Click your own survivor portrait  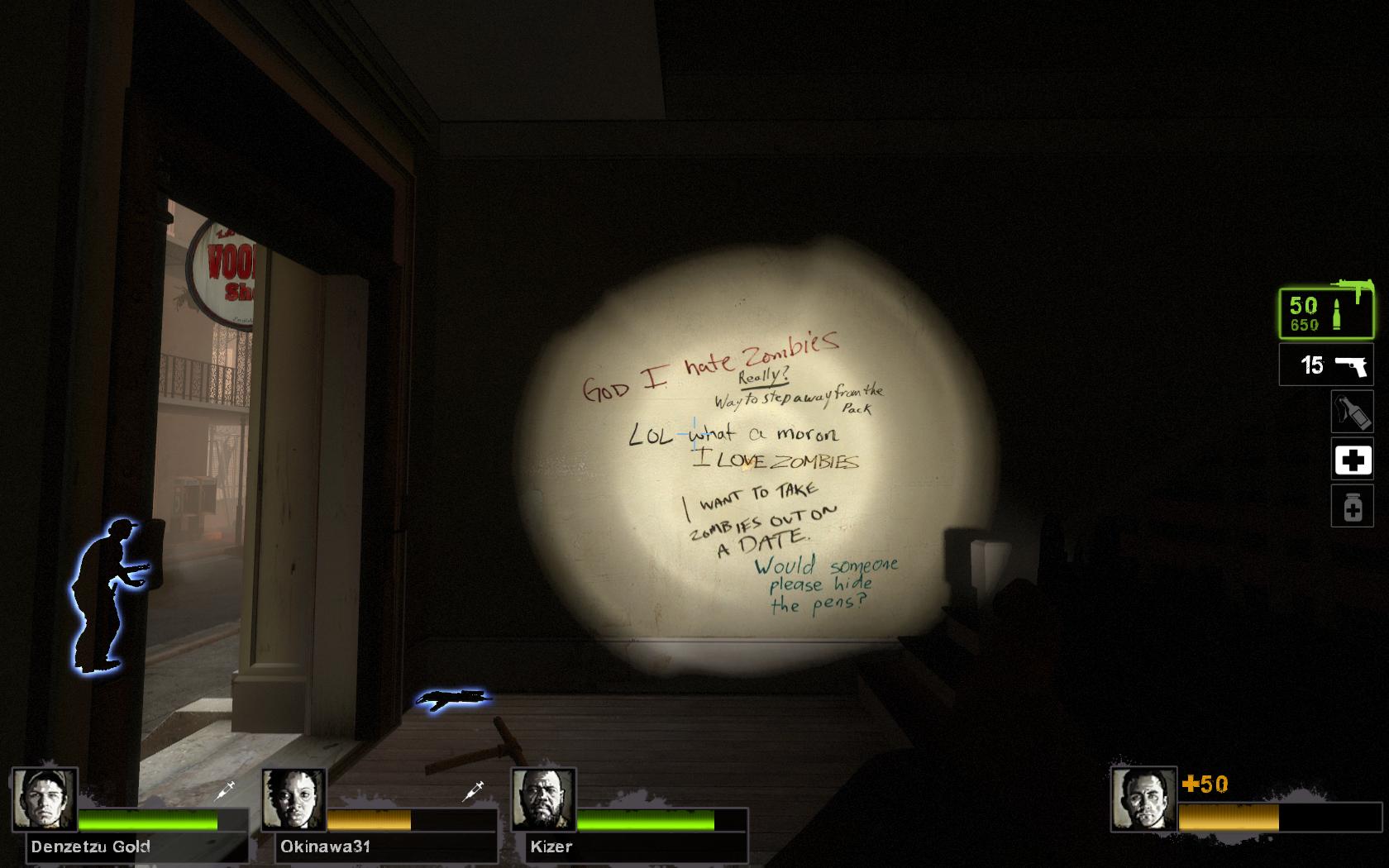(1143, 799)
